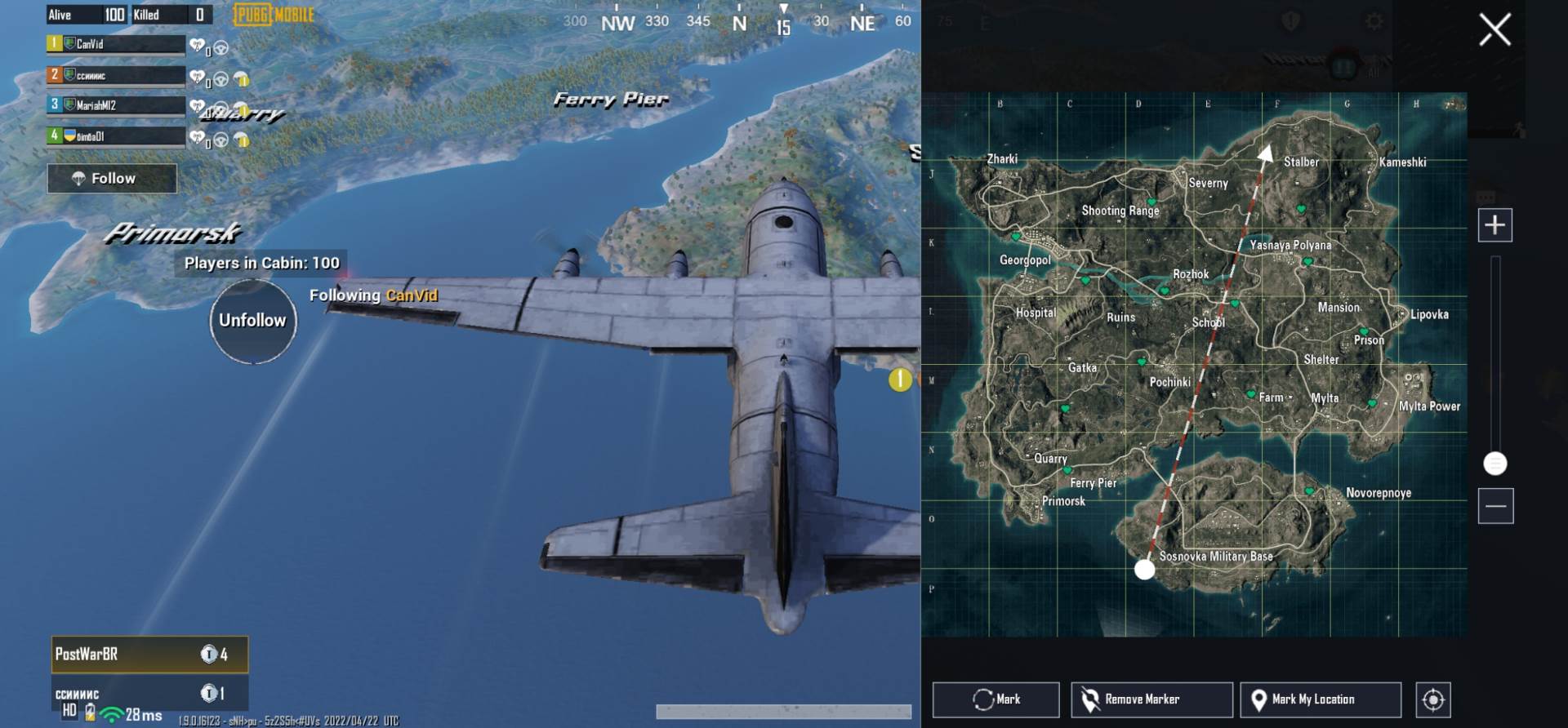1568x728 pixels.
Task: Expand the map zoom with the plus control
Action: [x=1496, y=224]
